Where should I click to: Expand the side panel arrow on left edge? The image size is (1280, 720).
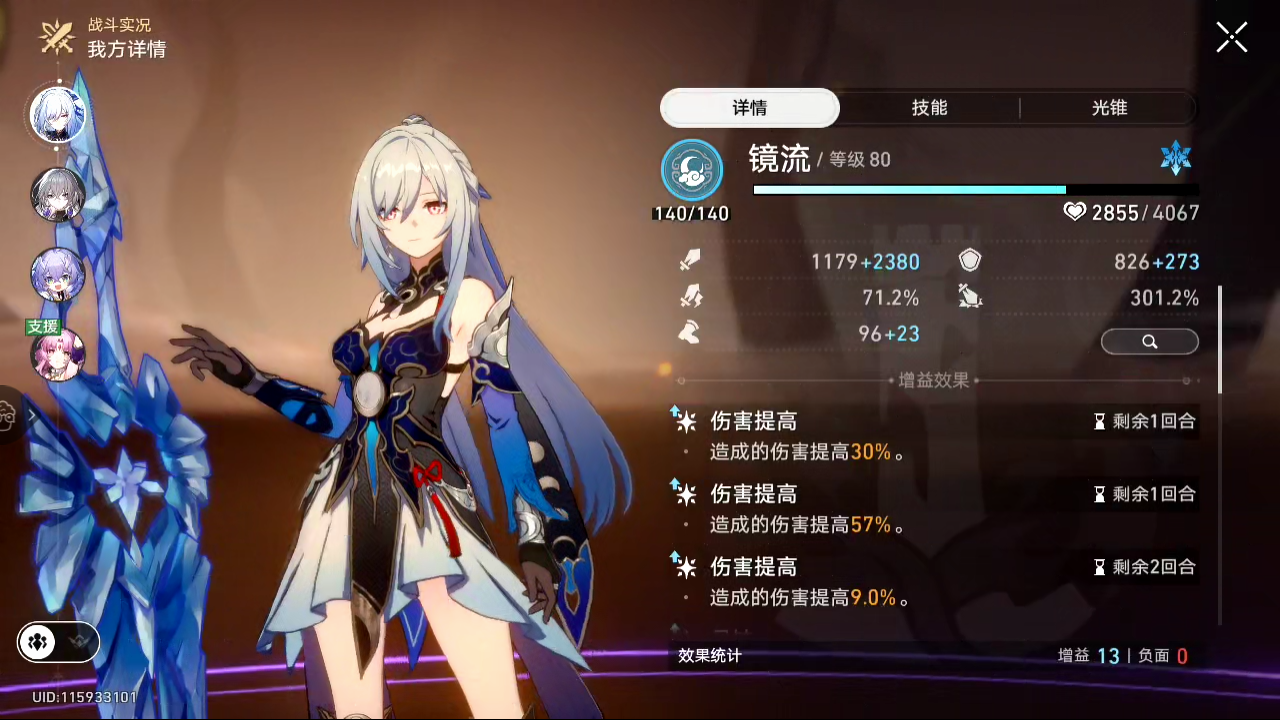[x=31, y=414]
